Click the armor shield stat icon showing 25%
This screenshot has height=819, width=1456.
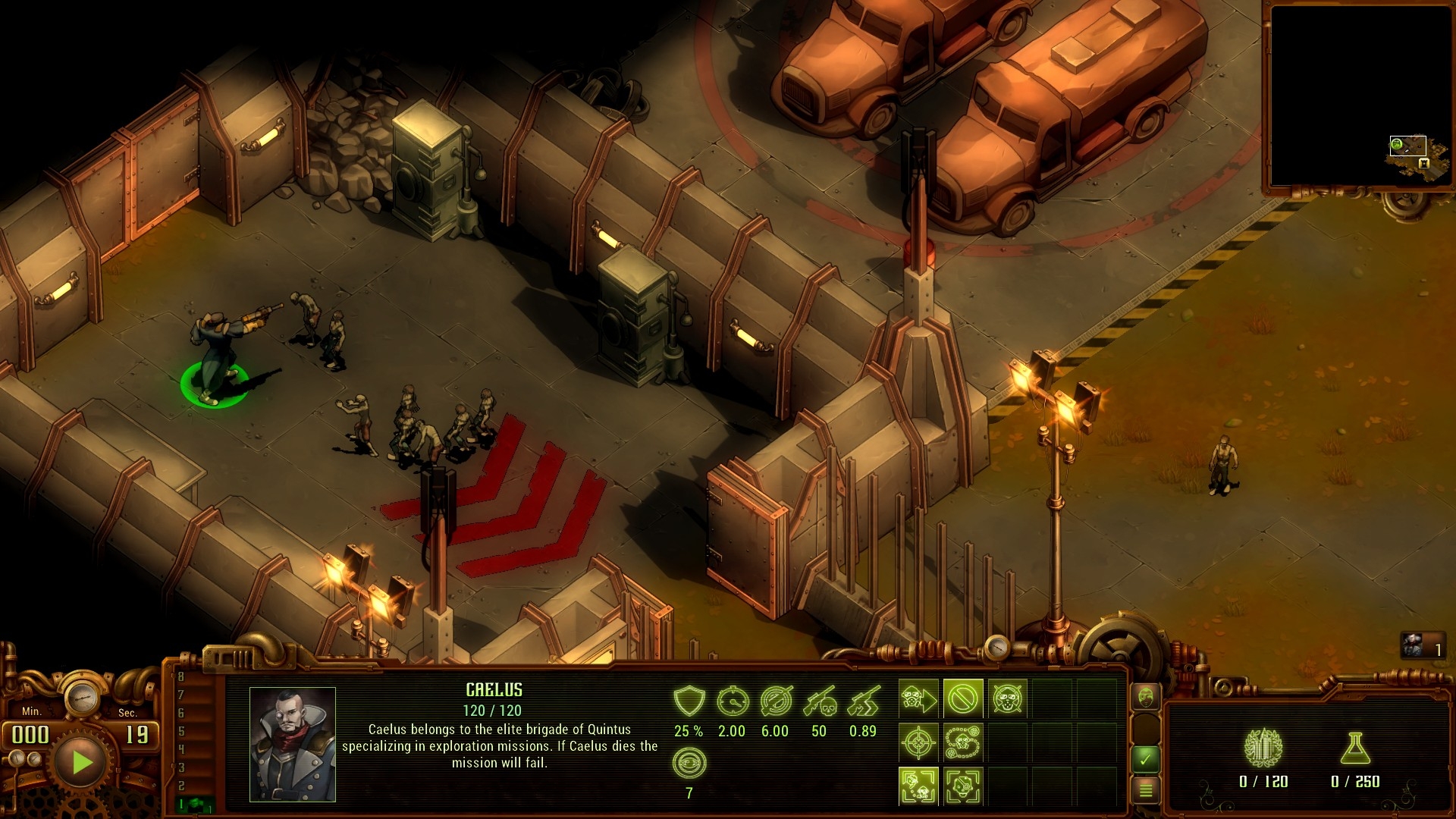[689, 700]
